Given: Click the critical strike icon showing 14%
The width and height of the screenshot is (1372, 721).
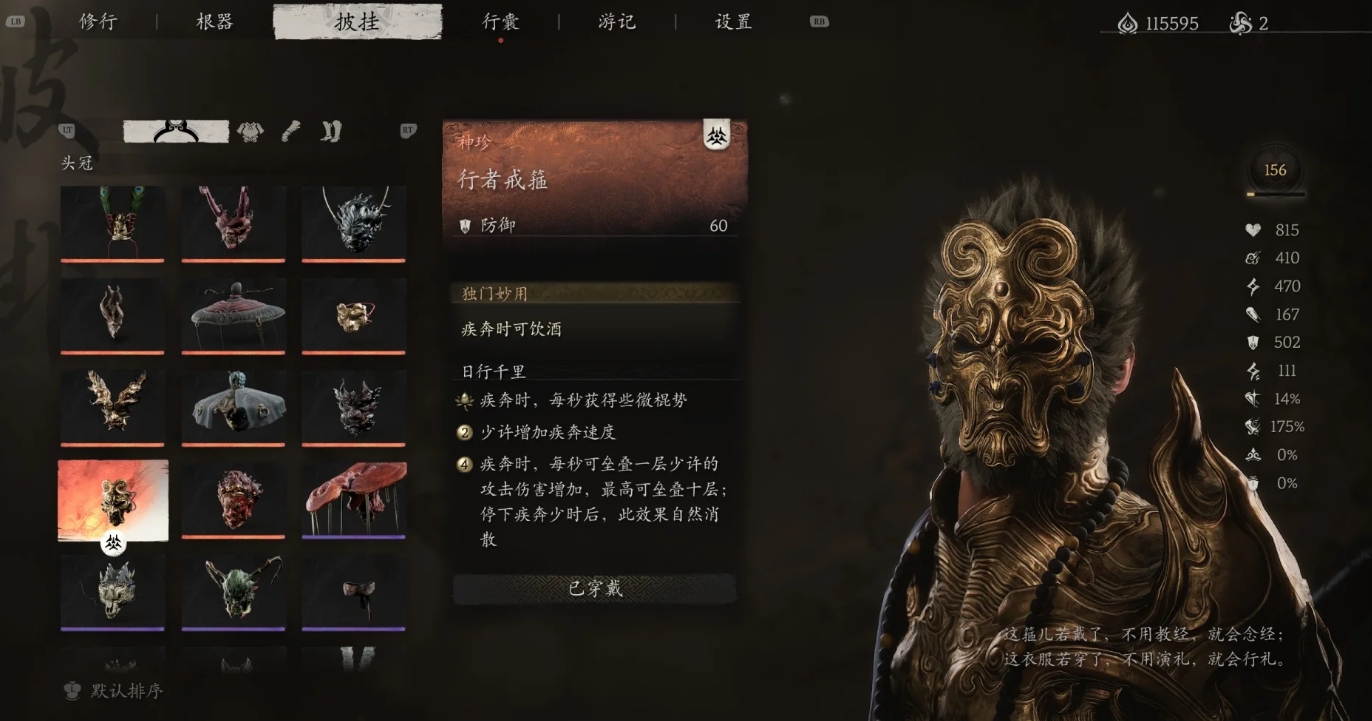Looking at the screenshot, I should point(1253,398).
